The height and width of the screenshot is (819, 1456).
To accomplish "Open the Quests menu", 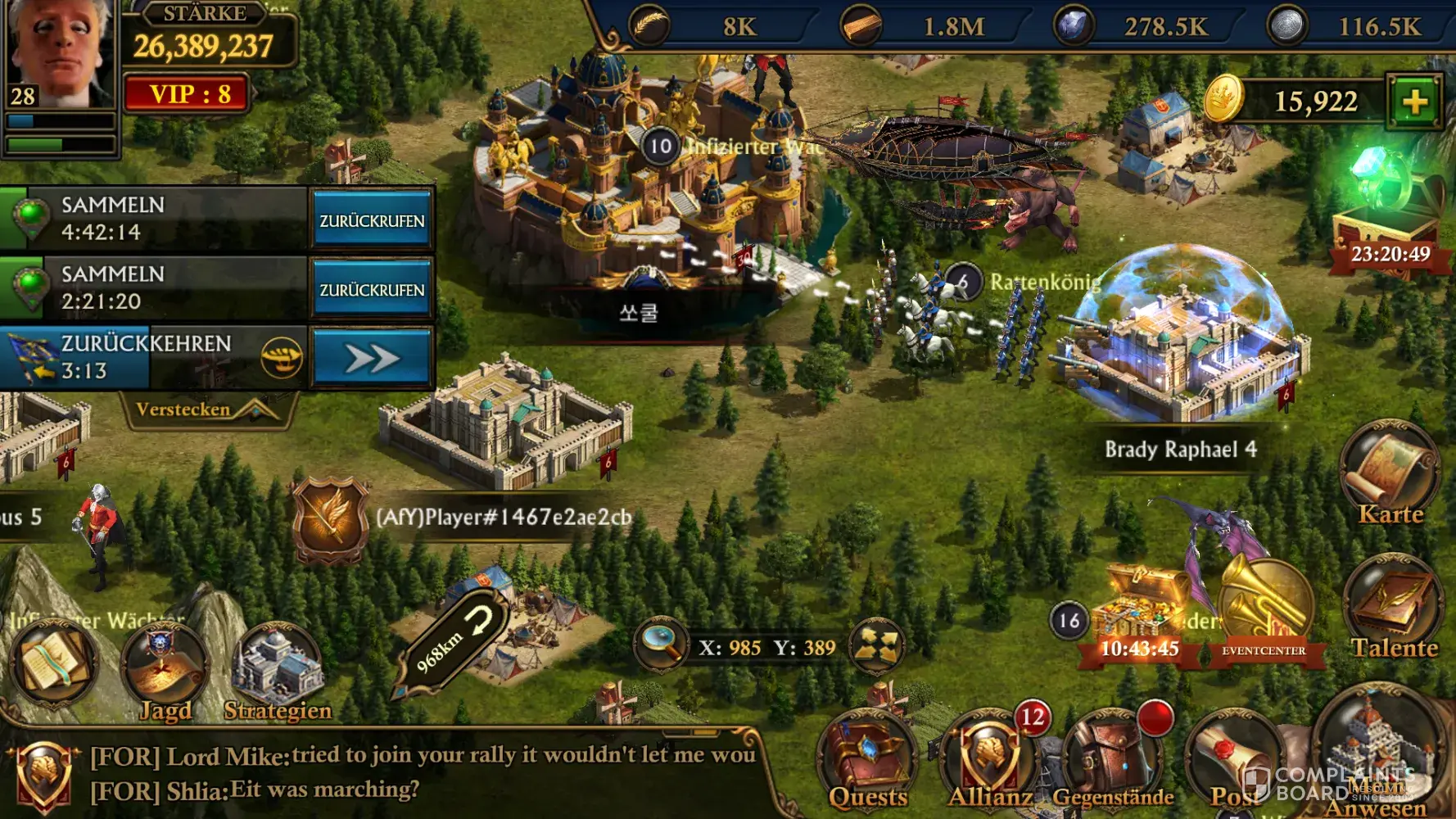I will (867, 762).
